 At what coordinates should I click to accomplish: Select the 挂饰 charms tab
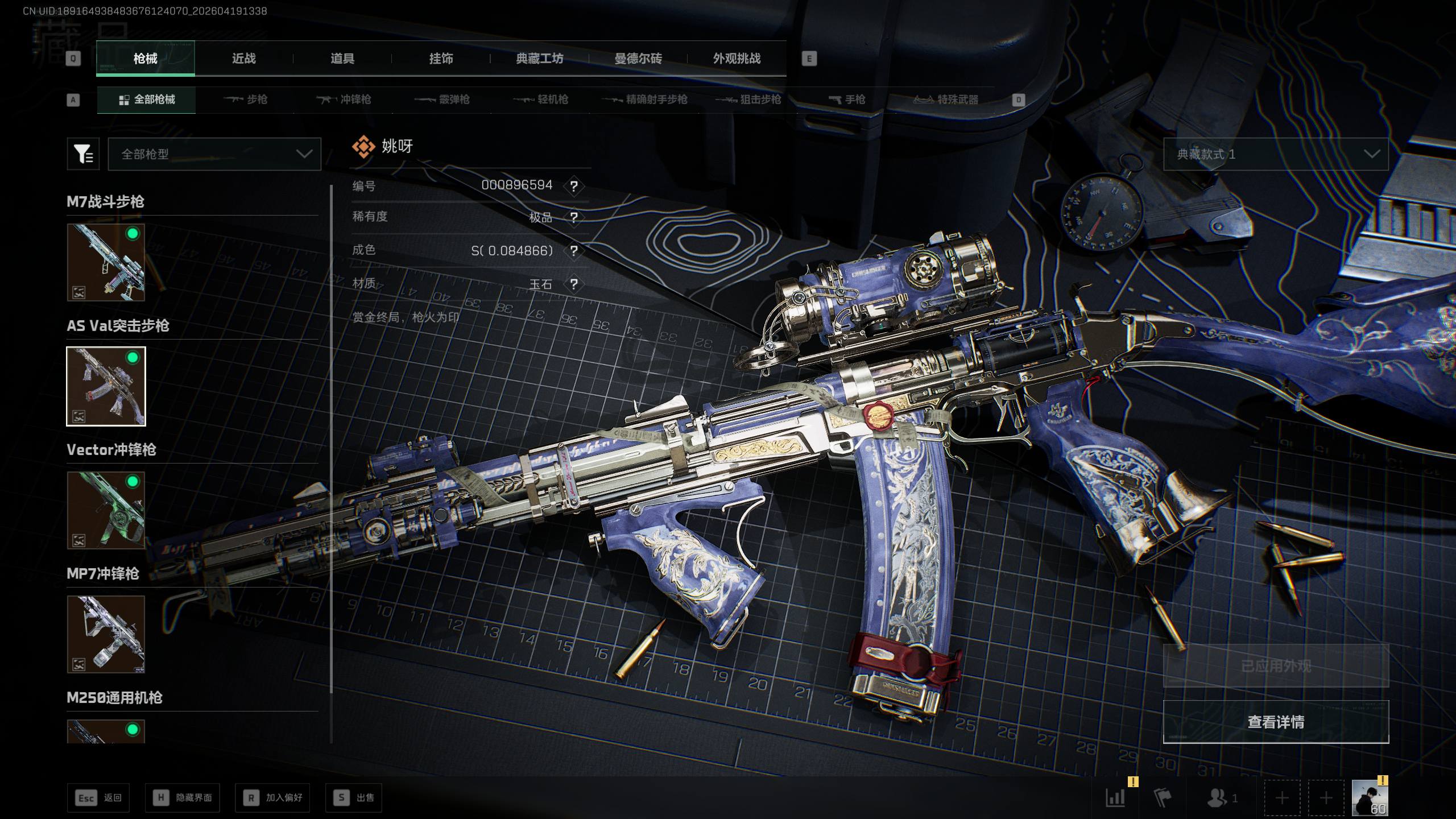[x=441, y=59]
